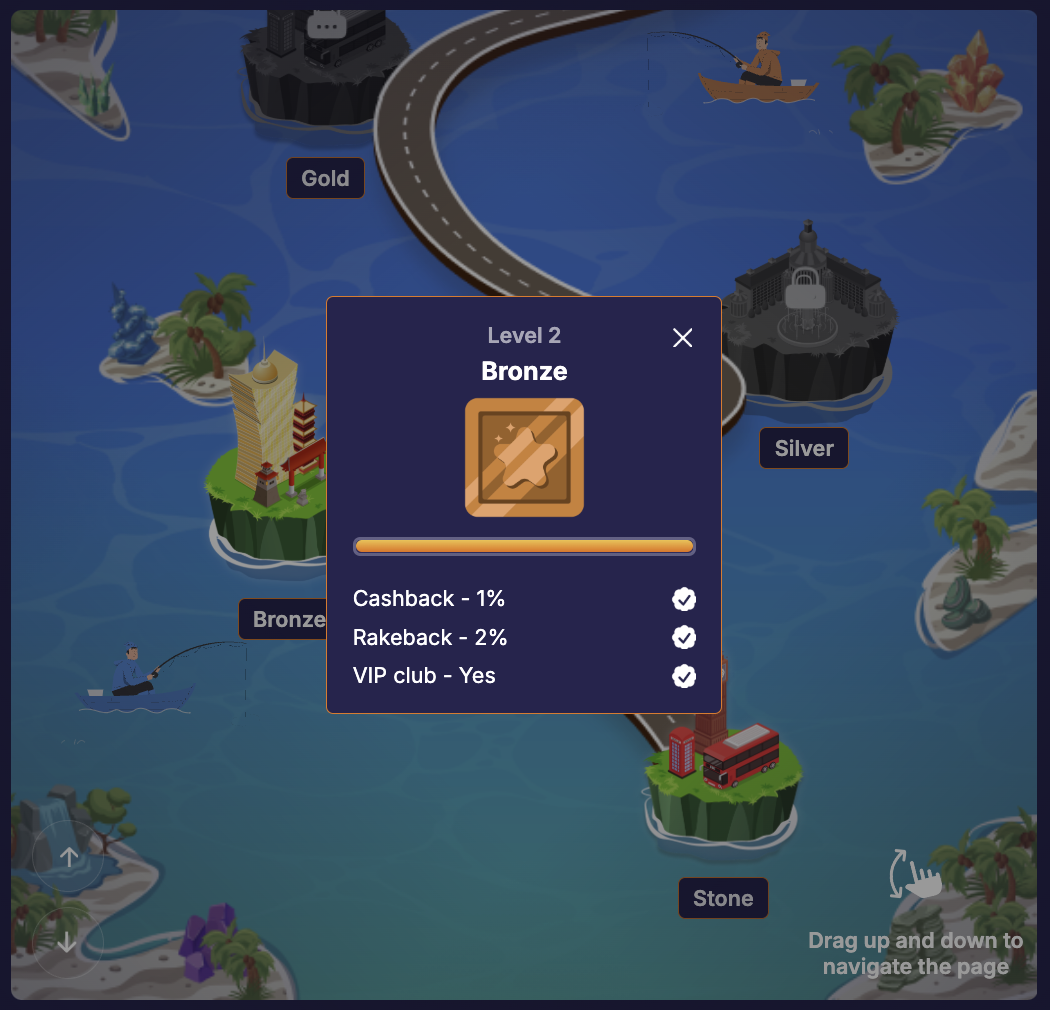Close the Bronze level popup
The image size is (1050, 1010).
click(683, 338)
